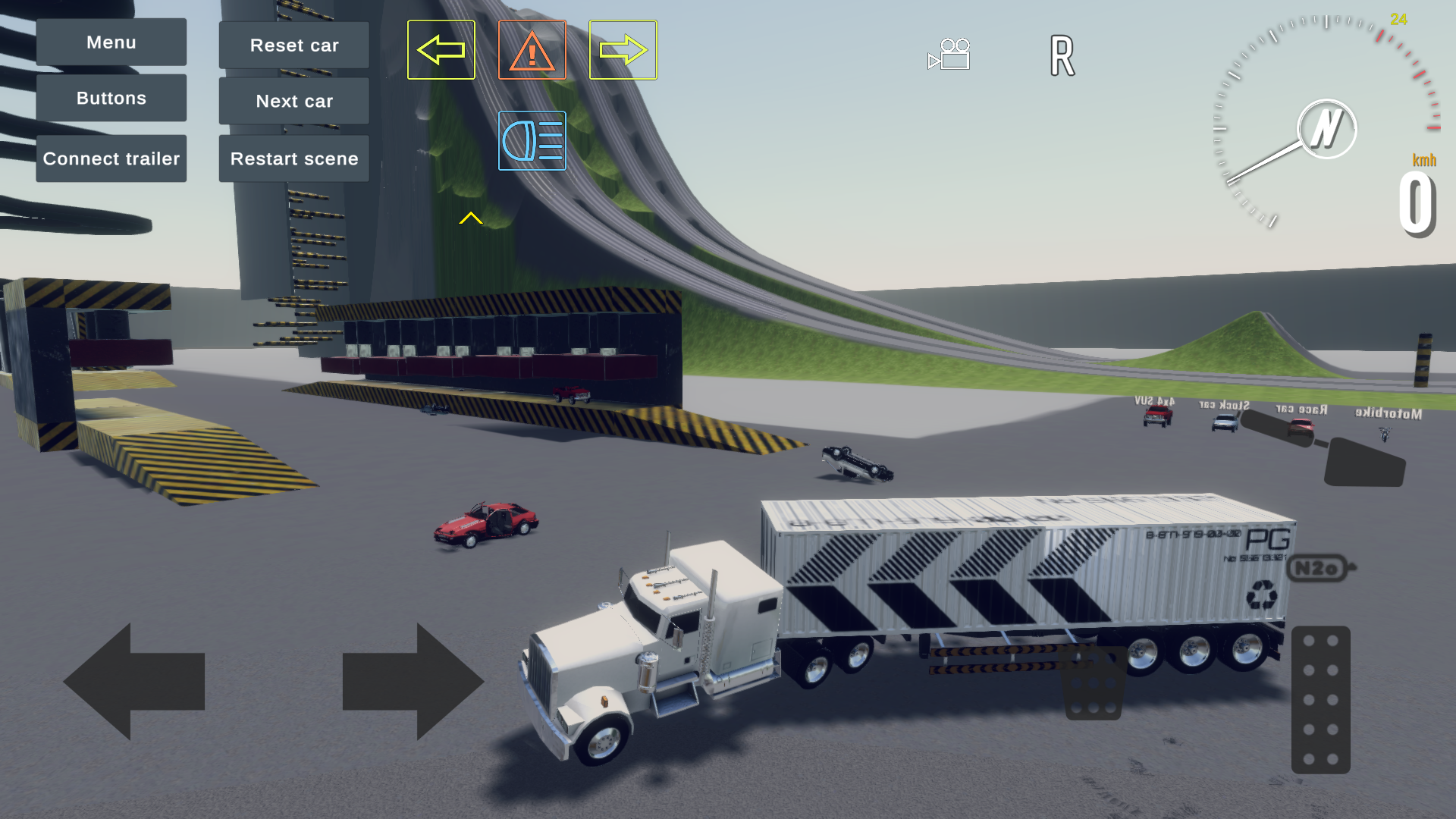Activate the left turn signal arrow
Image resolution: width=1456 pixels, height=819 pixels.
click(441, 49)
